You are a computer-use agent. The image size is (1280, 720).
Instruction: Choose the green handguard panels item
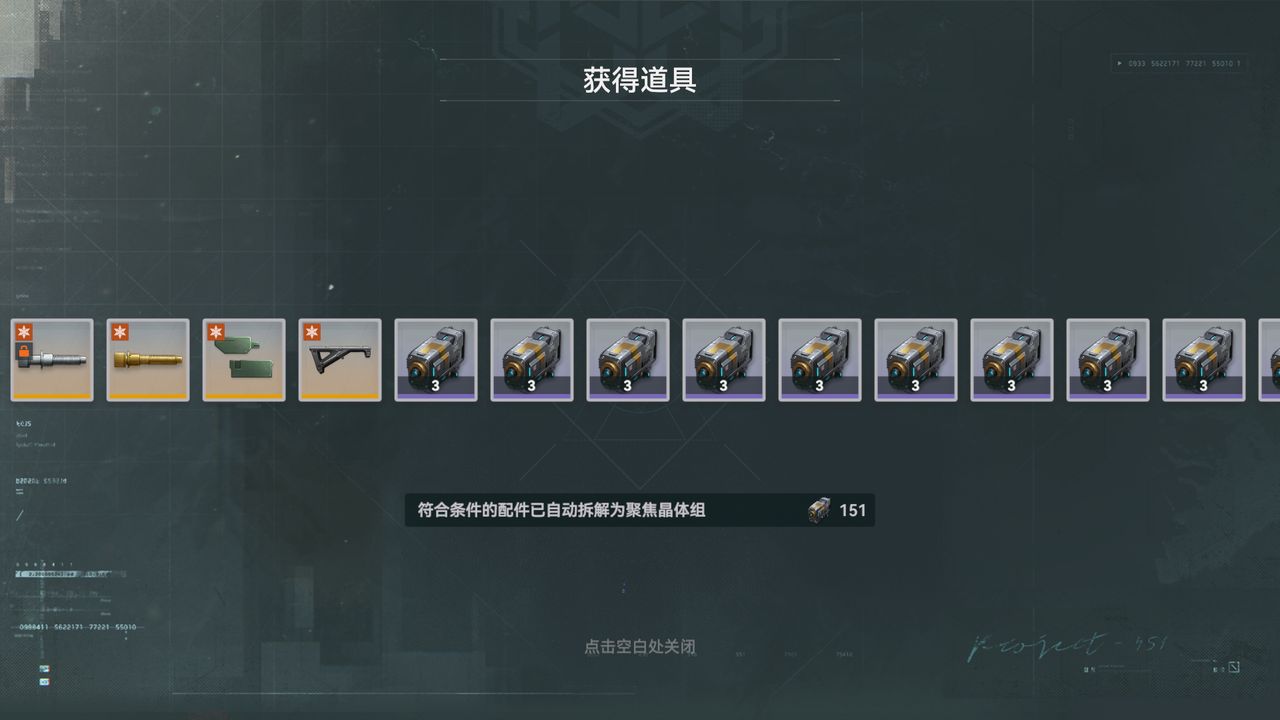(x=244, y=360)
